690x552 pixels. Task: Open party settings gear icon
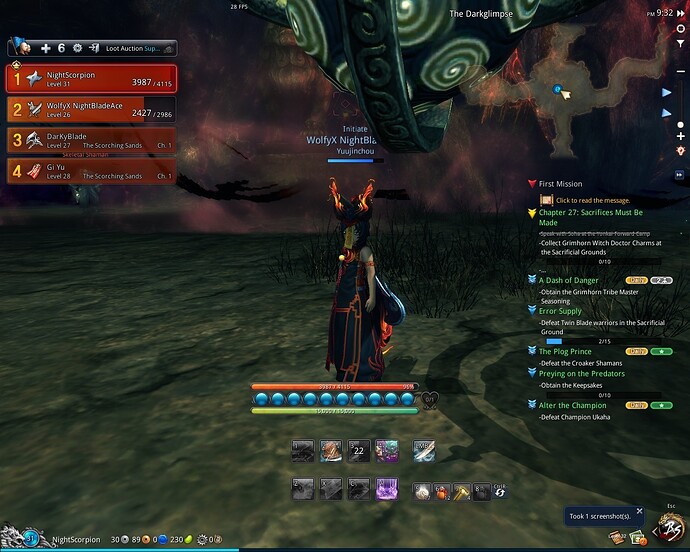coord(77,48)
